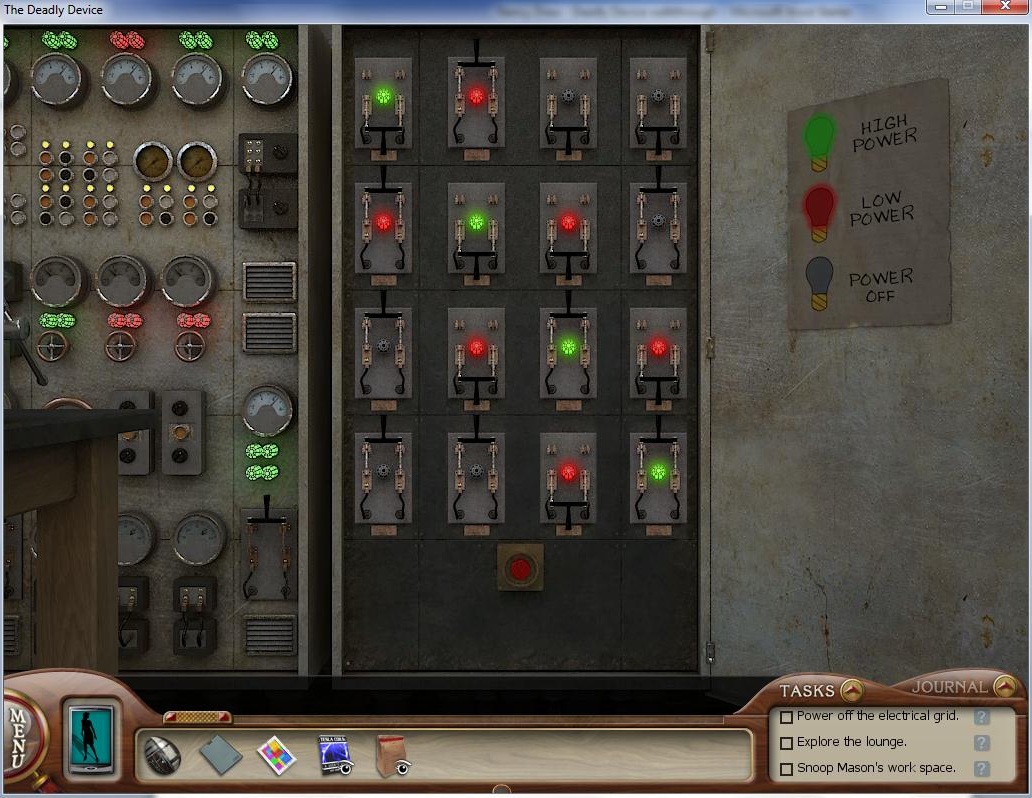Open the Menu button
1032x798 pixels.
click(18, 737)
